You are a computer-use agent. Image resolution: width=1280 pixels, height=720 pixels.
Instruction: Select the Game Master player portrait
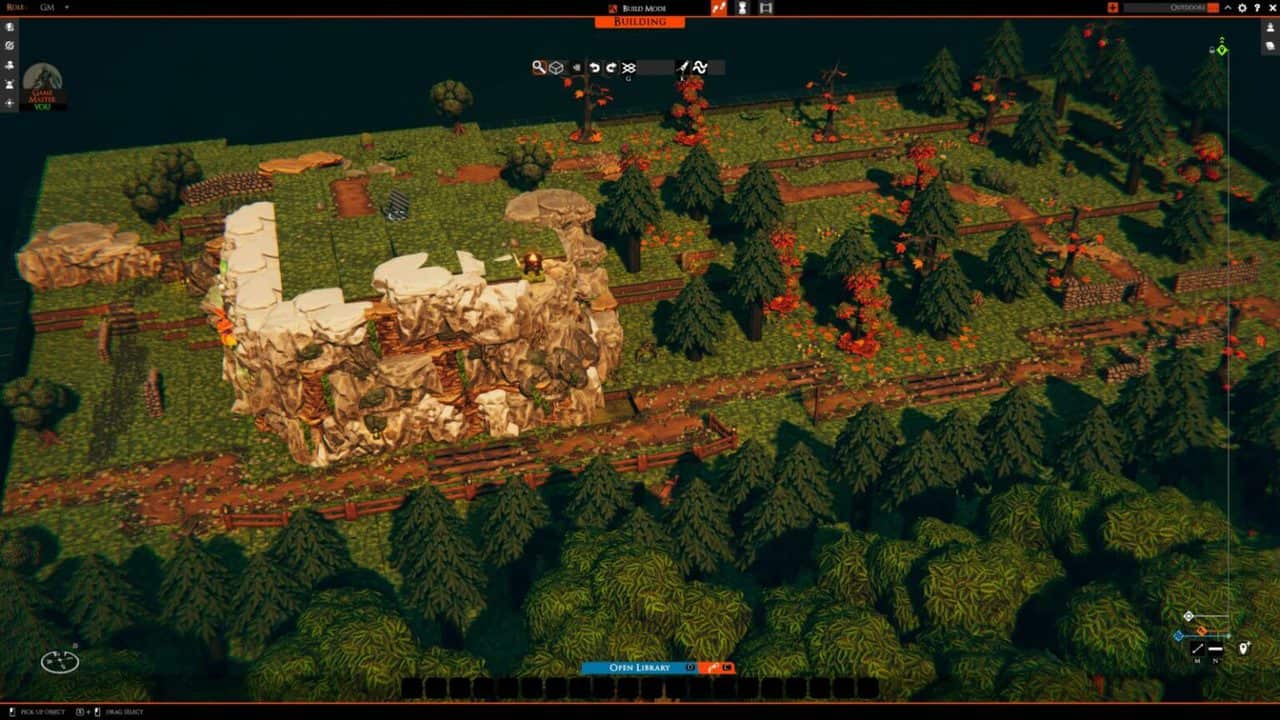point(42,82)
